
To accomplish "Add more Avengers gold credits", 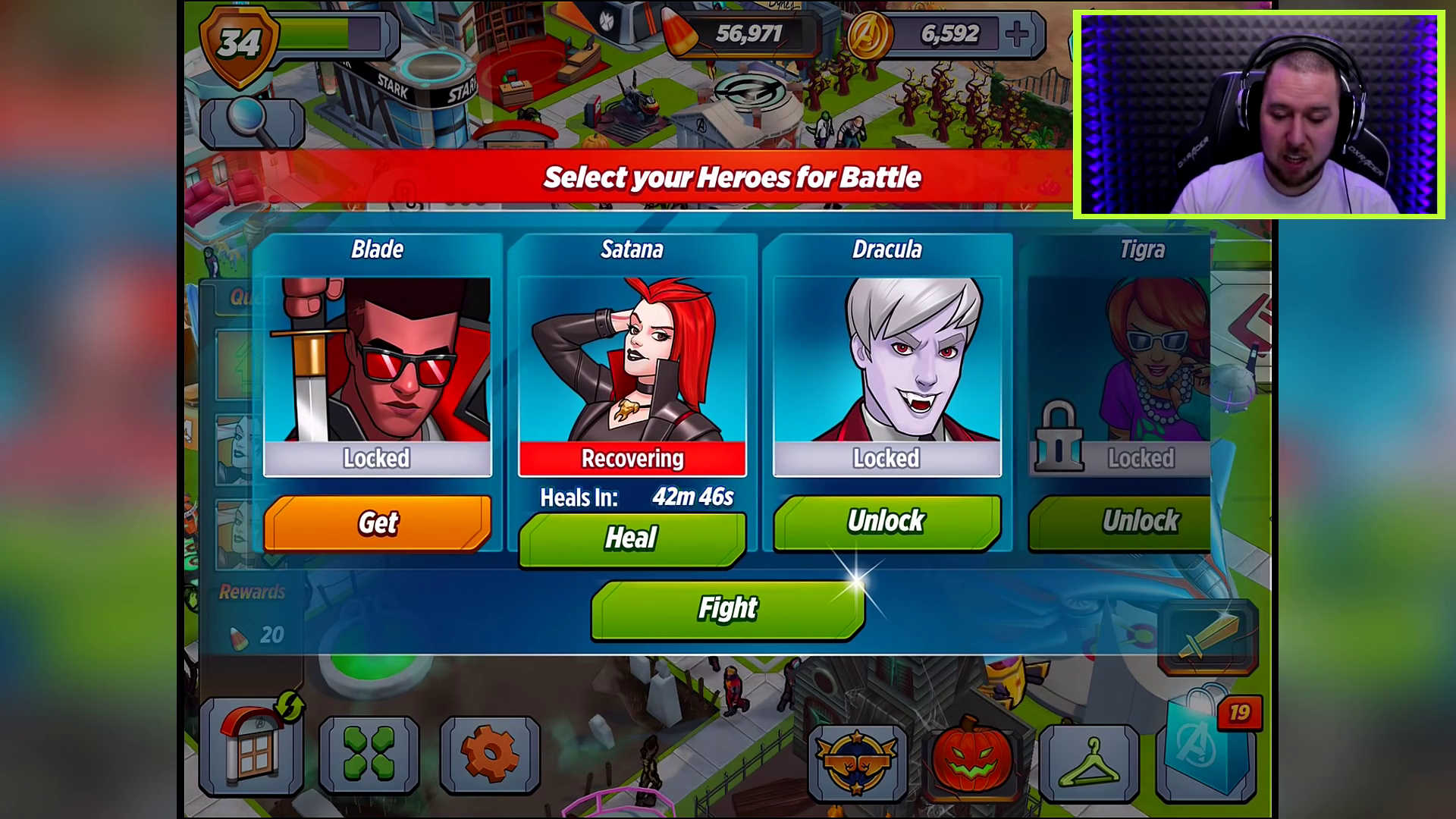I will [1017, 34].
